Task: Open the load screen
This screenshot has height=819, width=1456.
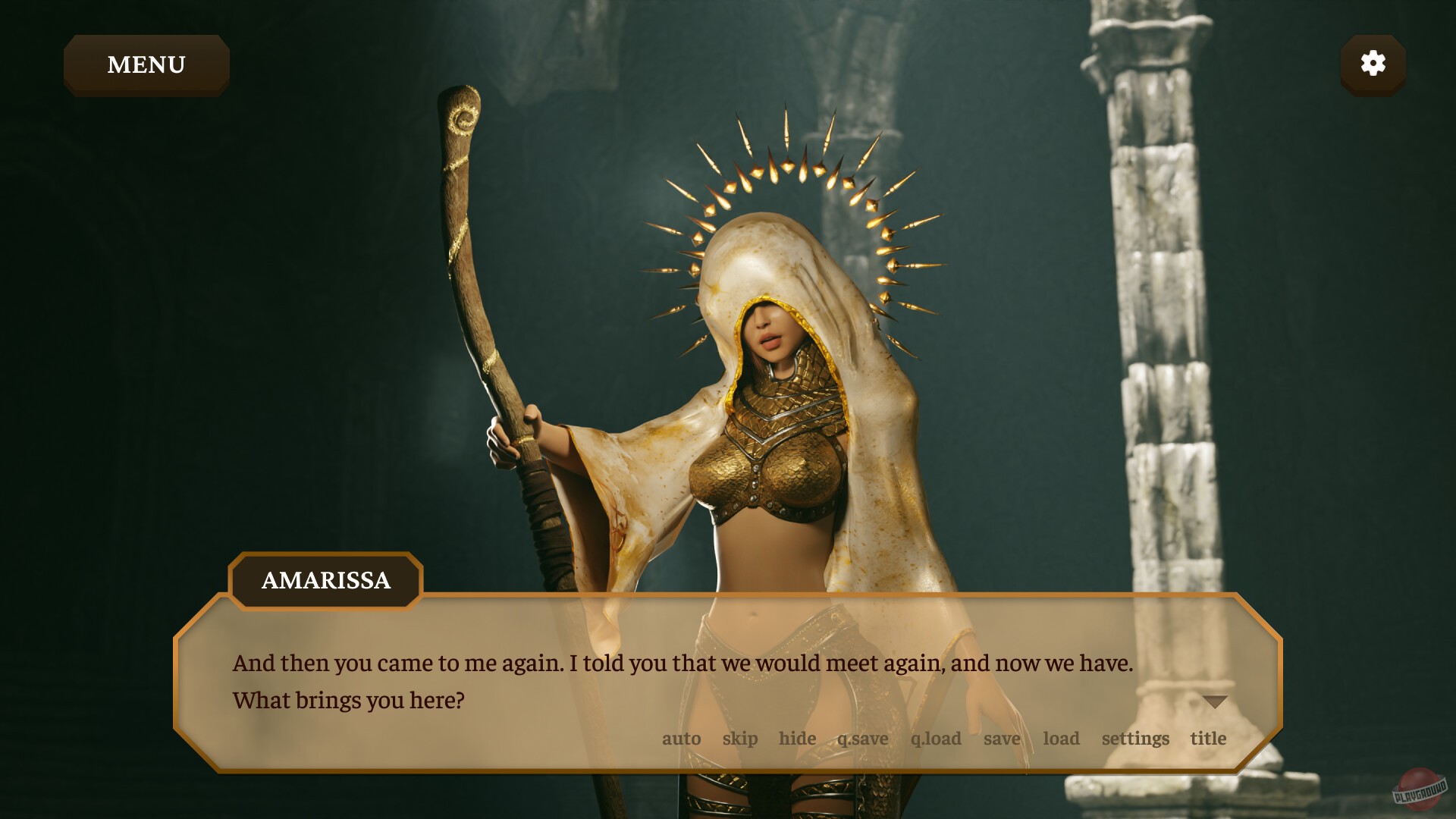Action: pos(1061,738)
